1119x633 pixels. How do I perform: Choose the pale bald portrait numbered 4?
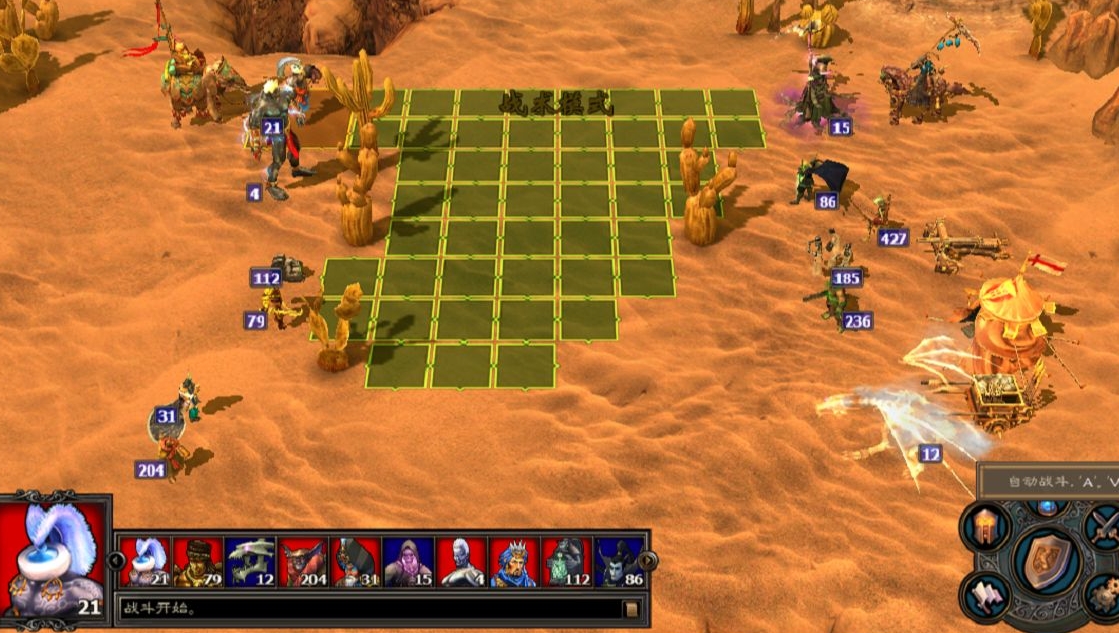[x=461, y=562]
